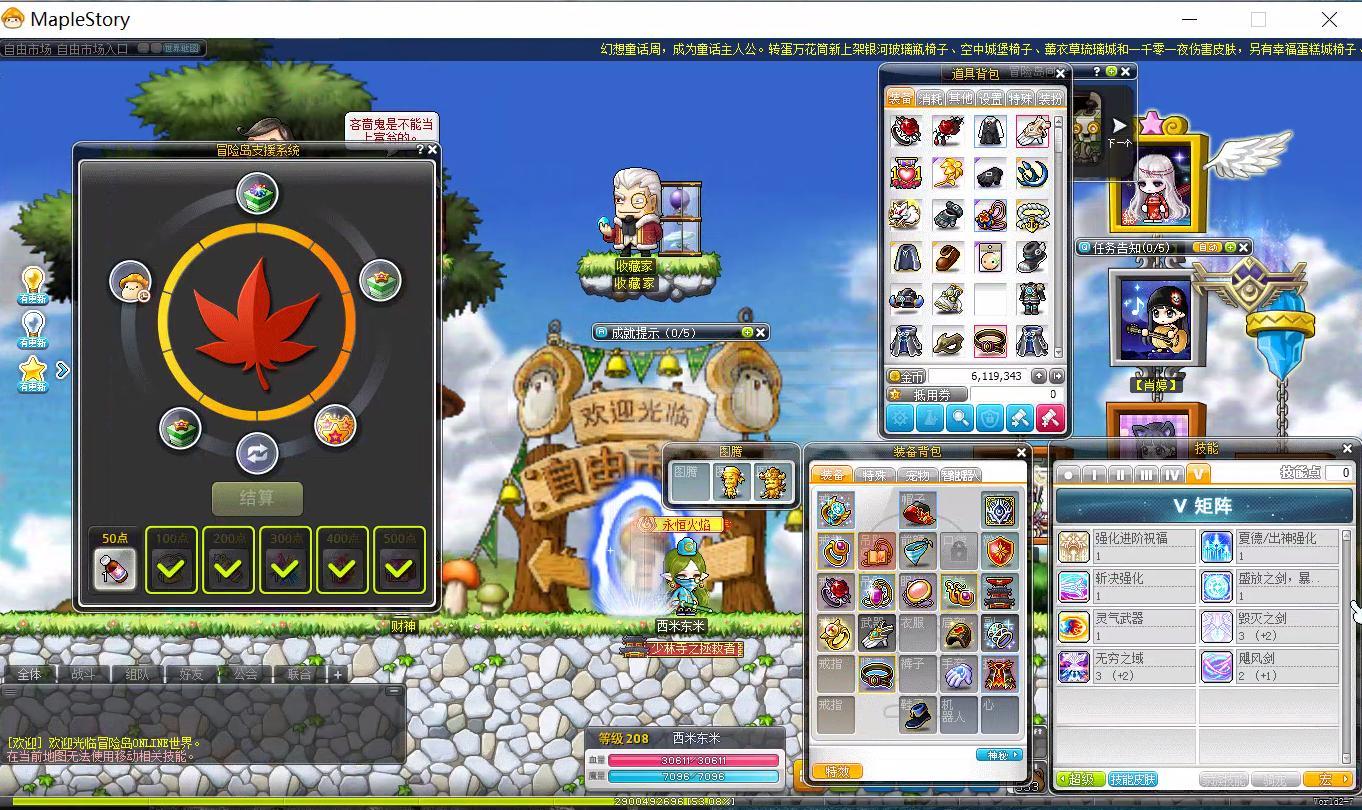Click the 特效 button in equipment window

[837, 771]
